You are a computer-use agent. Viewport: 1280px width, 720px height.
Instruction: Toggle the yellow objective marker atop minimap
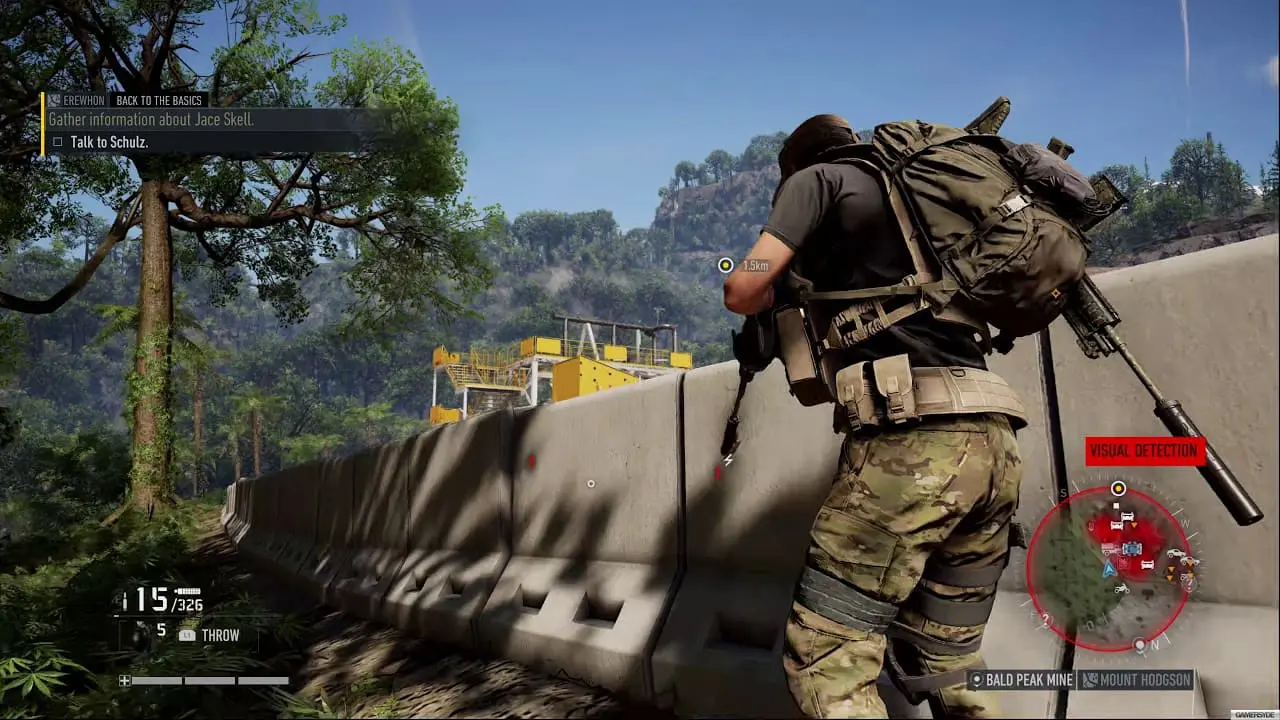click(x=1118, y=488)
